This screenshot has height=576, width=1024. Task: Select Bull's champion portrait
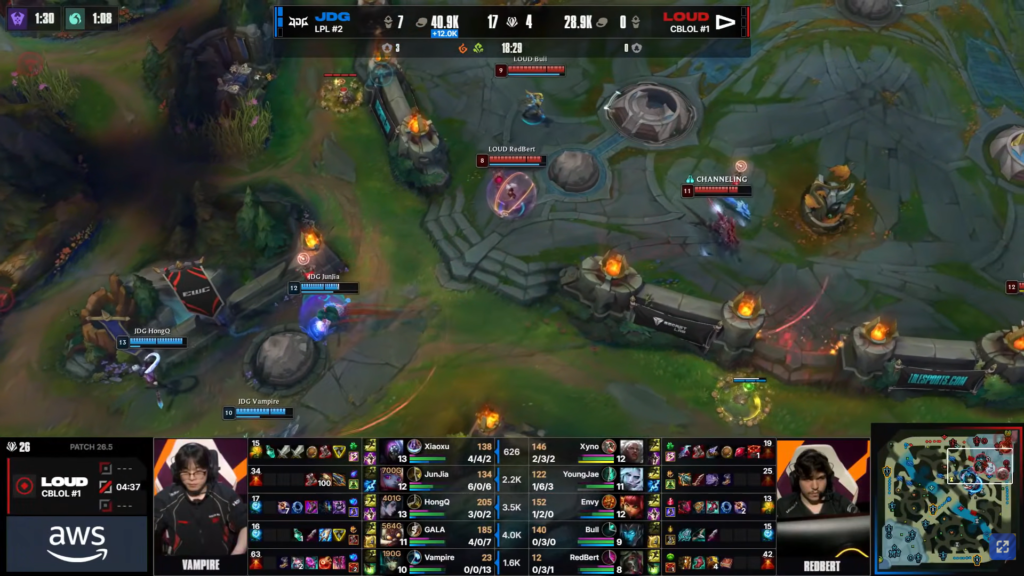tap(630, 530)
